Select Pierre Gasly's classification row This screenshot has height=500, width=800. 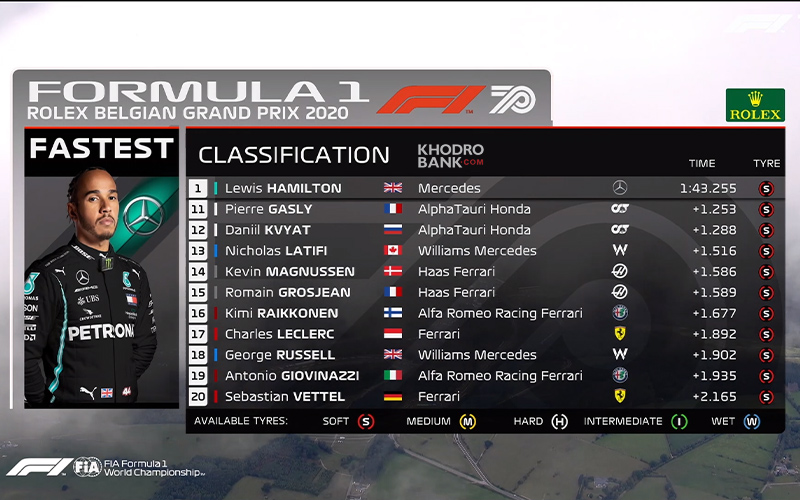tap(269, 209)
